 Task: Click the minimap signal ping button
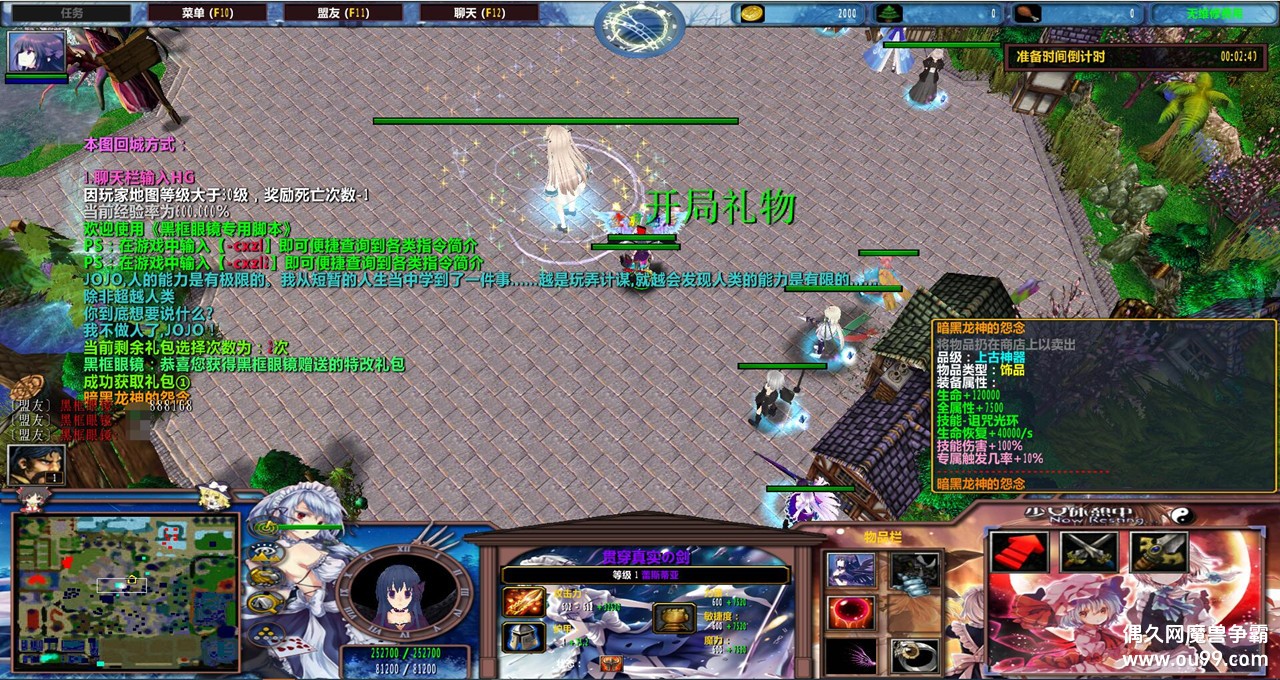pos(265,528)
